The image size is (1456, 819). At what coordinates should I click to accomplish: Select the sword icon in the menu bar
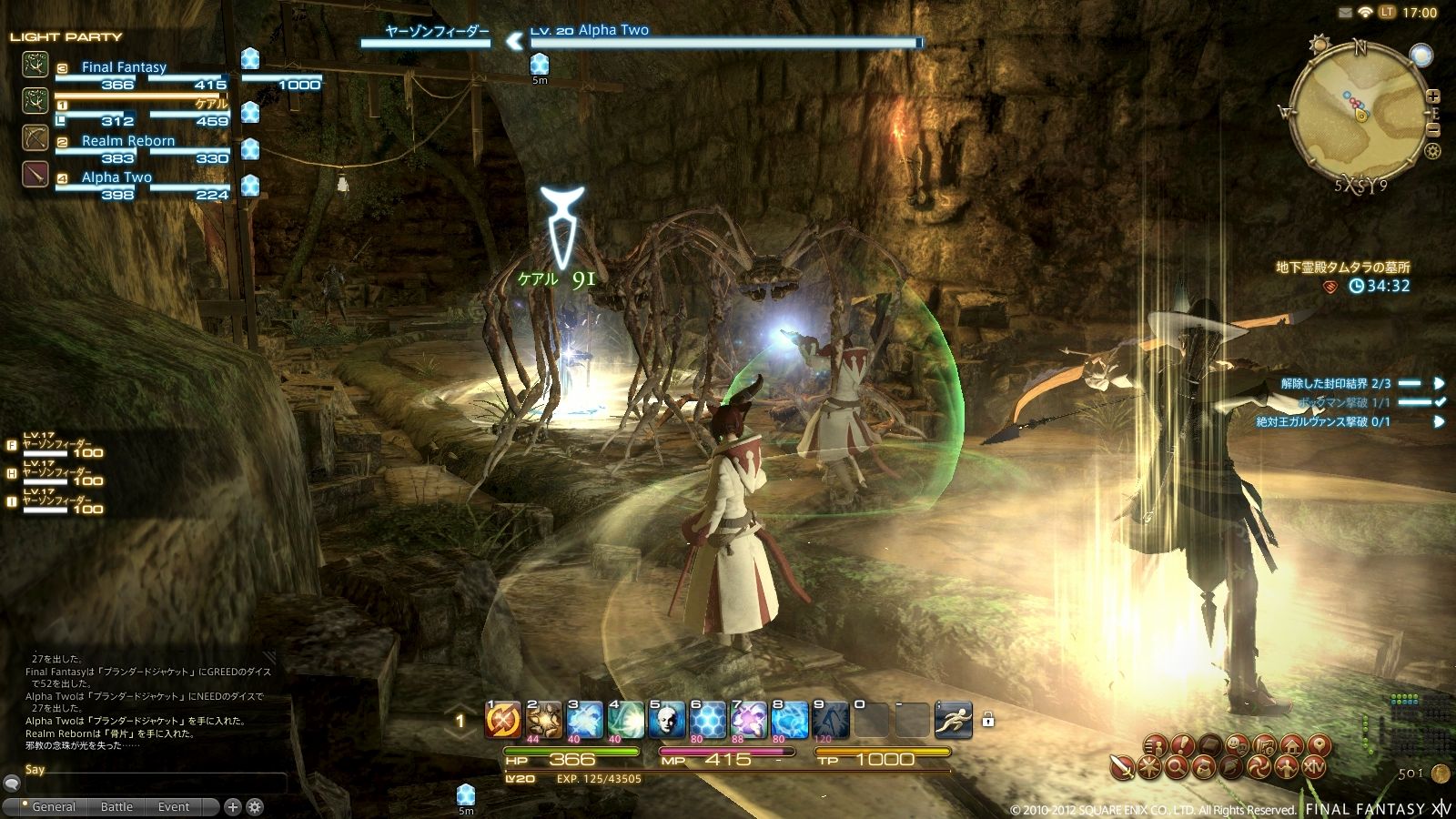click(1124, 767)
